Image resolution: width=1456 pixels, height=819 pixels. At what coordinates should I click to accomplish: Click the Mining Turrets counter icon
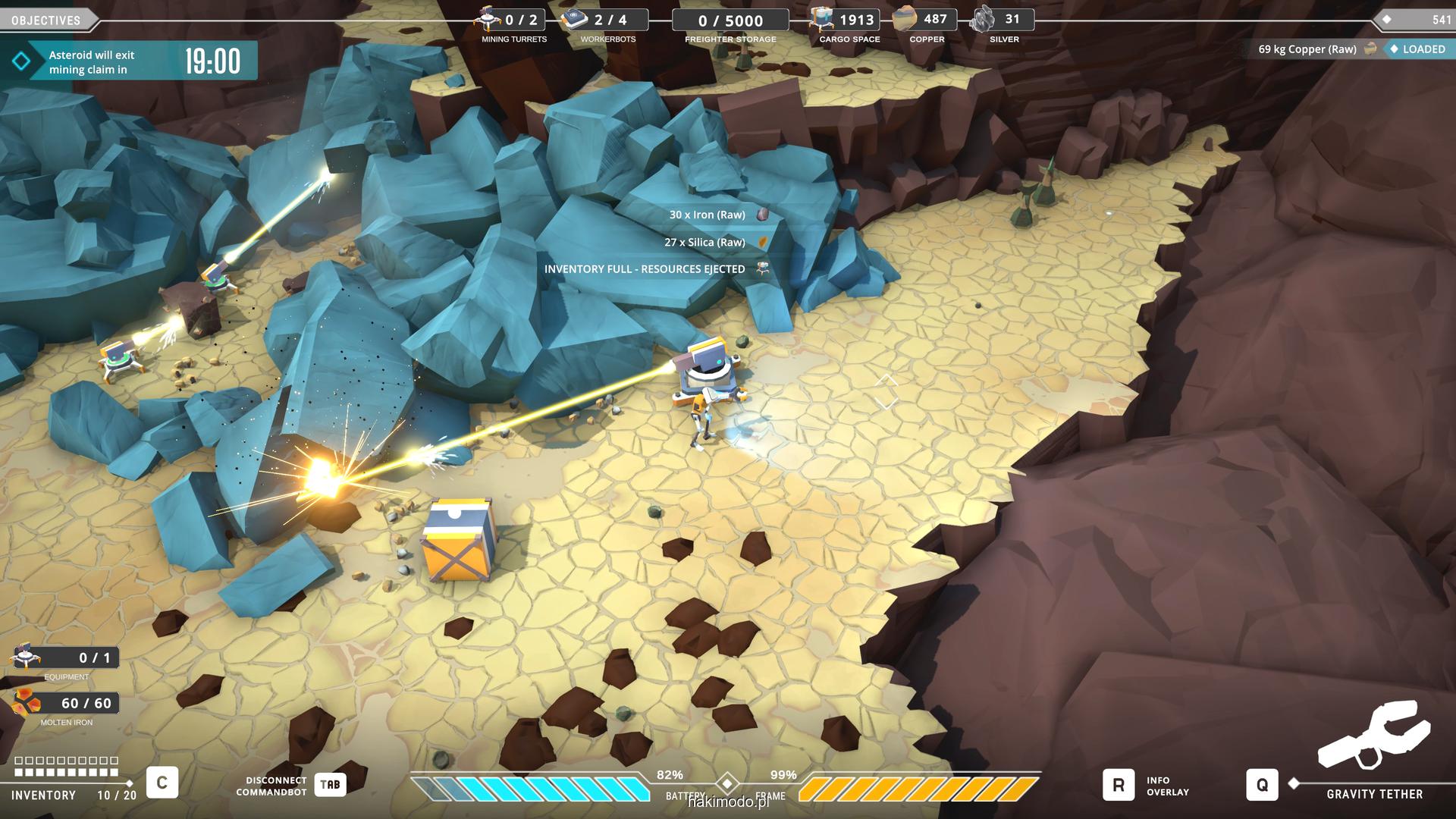coord(488,19)
